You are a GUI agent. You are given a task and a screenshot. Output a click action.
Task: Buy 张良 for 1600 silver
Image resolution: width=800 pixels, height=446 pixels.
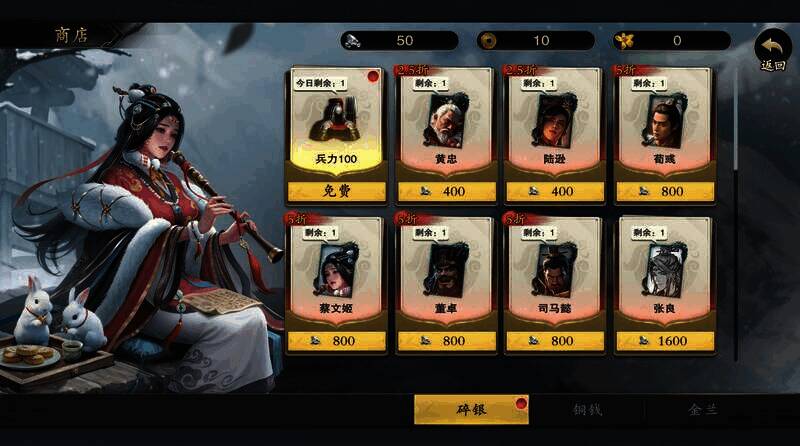(662, 340)
